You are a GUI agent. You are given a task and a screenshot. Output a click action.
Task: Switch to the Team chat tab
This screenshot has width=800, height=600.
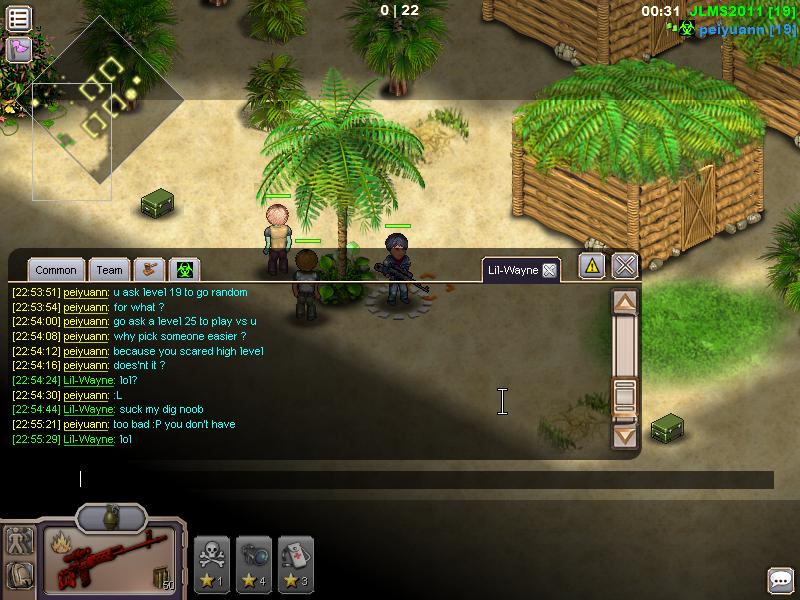point(110,270)
